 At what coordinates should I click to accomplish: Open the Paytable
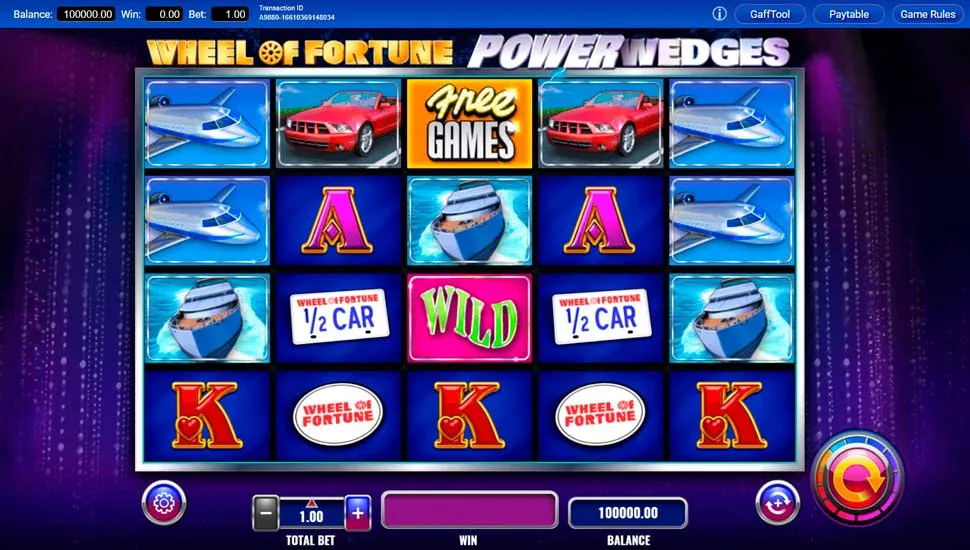coord(848,14)
